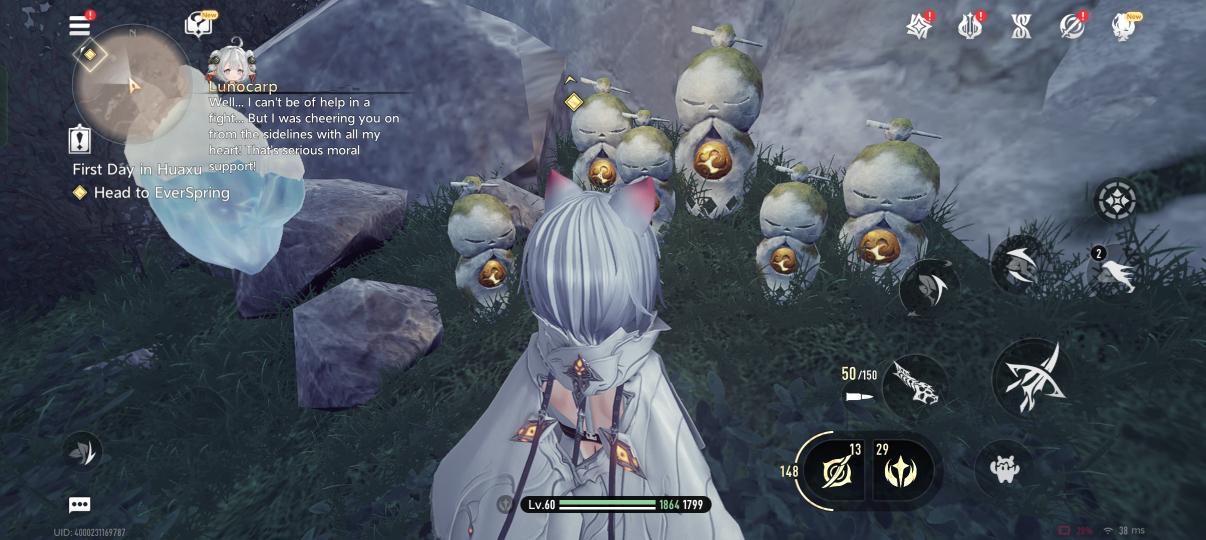Open the four-pointed star icon menu

click(x=919, y=26)
